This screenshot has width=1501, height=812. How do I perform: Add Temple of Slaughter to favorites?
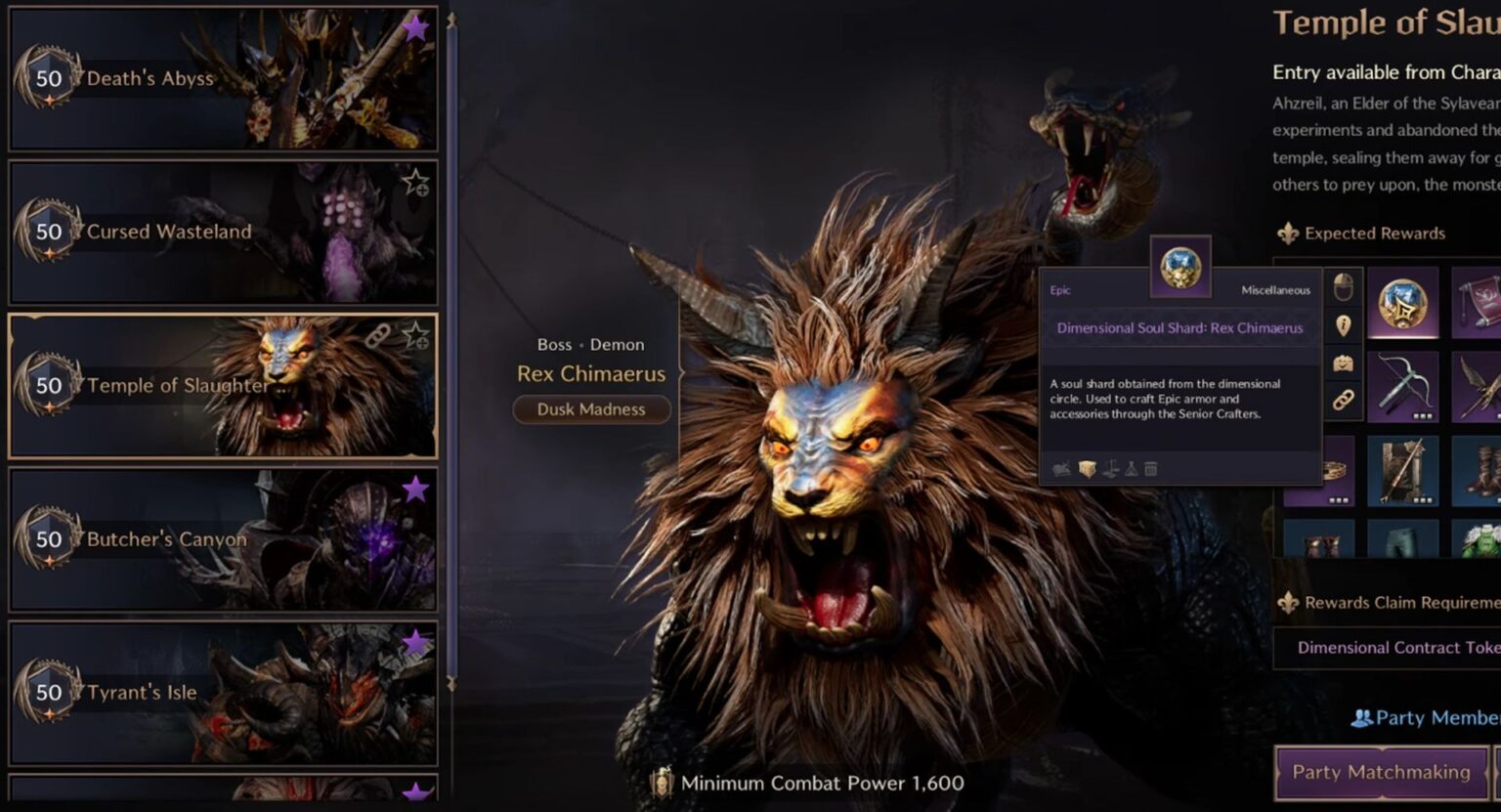pyautogui.click(x=415, y=335)
